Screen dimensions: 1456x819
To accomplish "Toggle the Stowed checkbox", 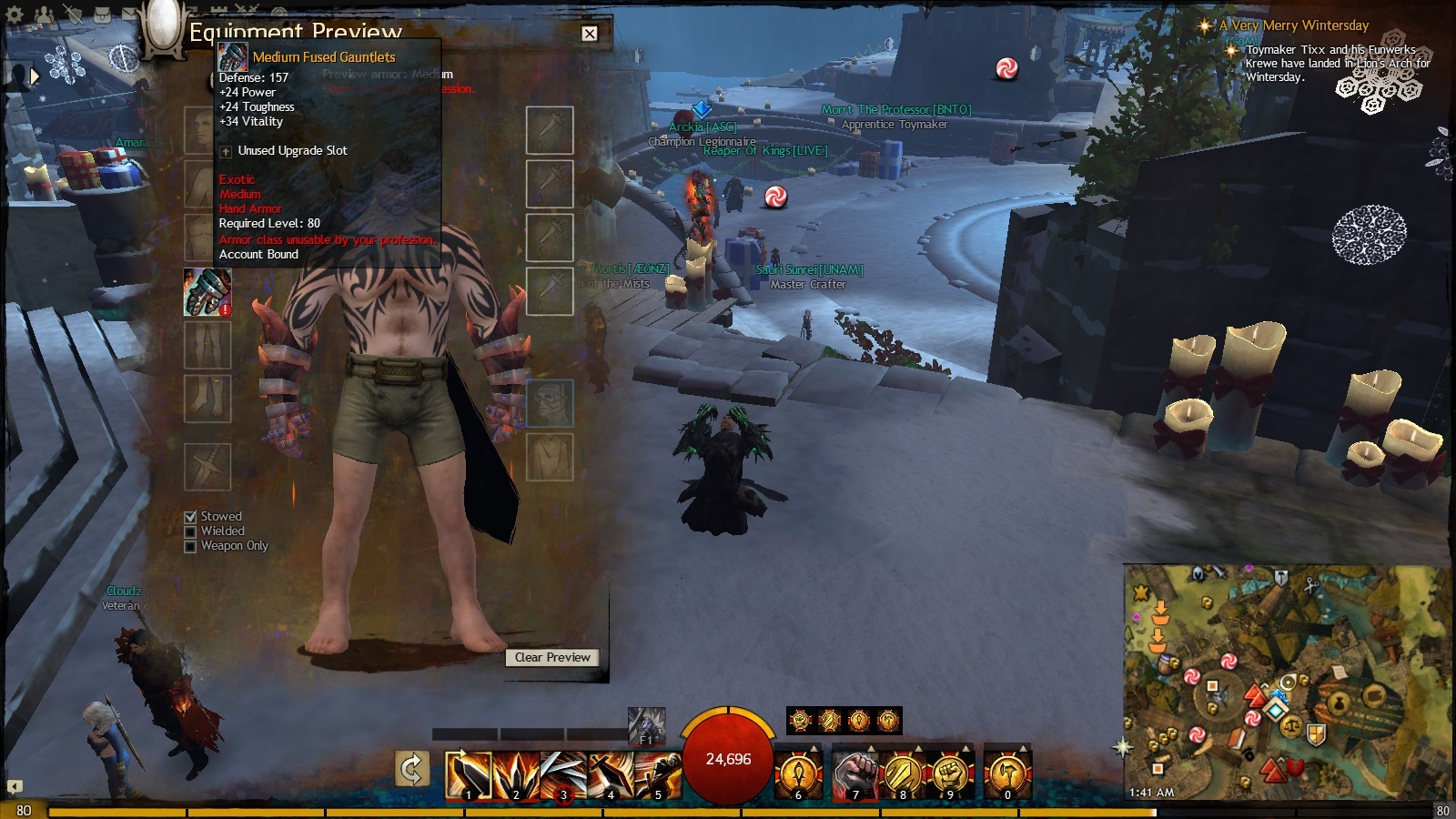I will coord(190,517).
